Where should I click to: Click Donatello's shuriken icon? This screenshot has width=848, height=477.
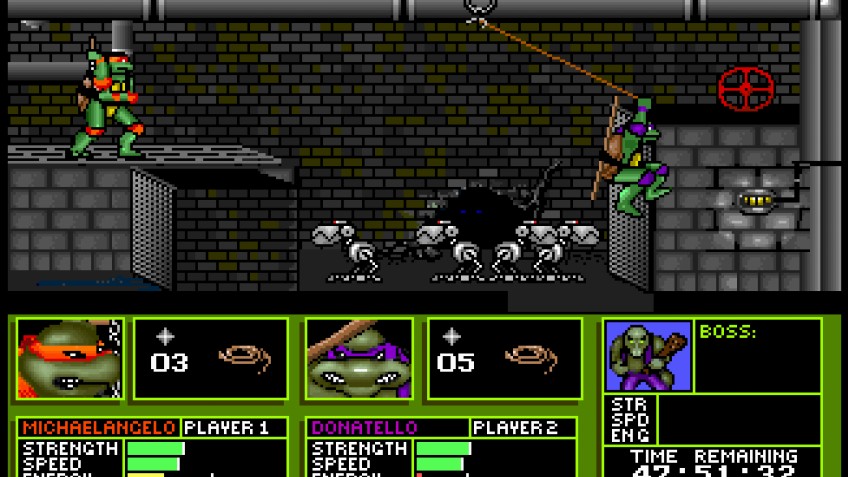click(453, 338)
